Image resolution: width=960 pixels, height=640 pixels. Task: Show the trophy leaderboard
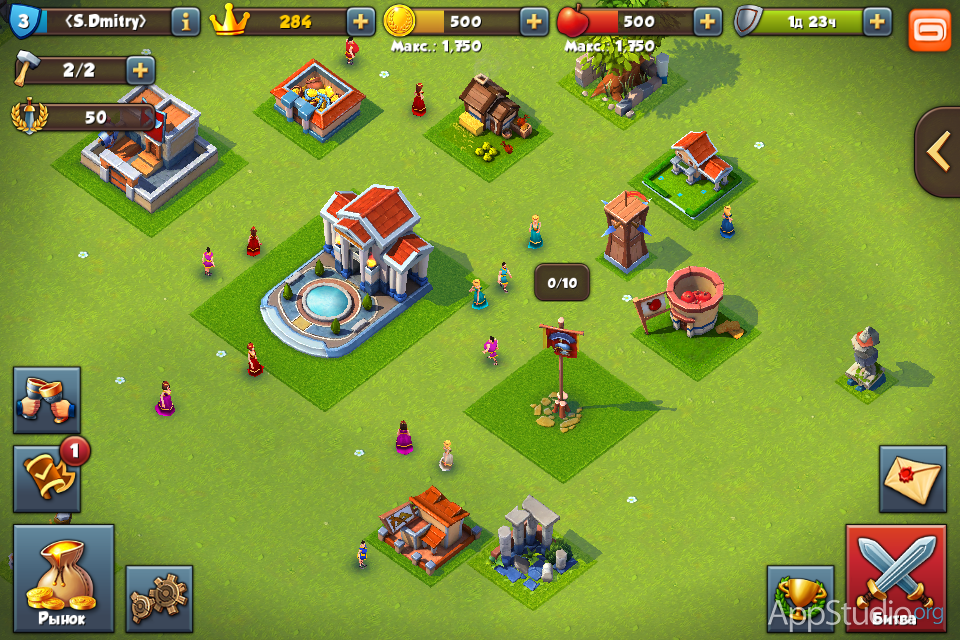click(799, 598)
